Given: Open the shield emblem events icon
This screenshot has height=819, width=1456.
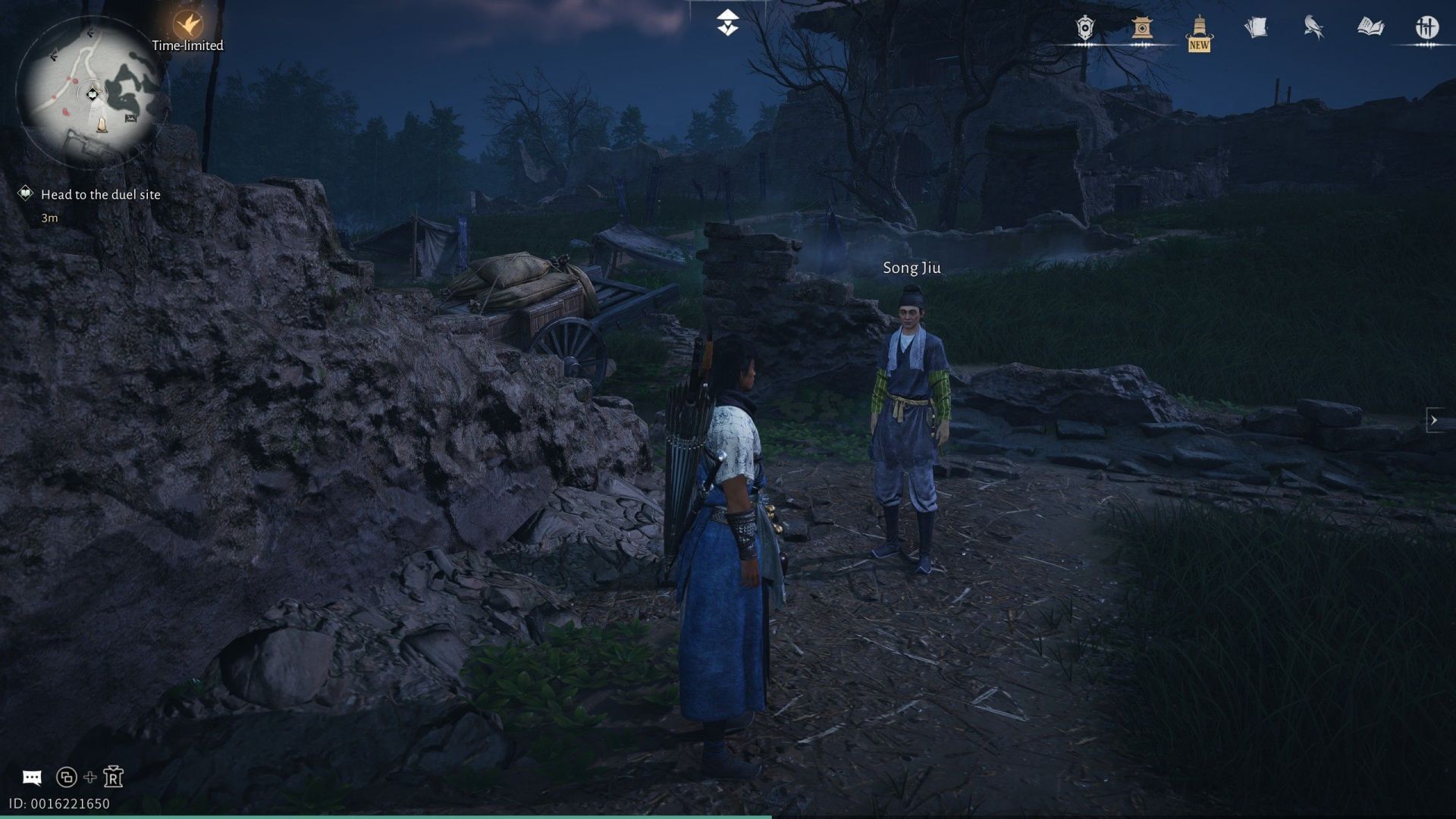Looking at the screenshot, I should pyautogui.click(x=1084, y=27).
